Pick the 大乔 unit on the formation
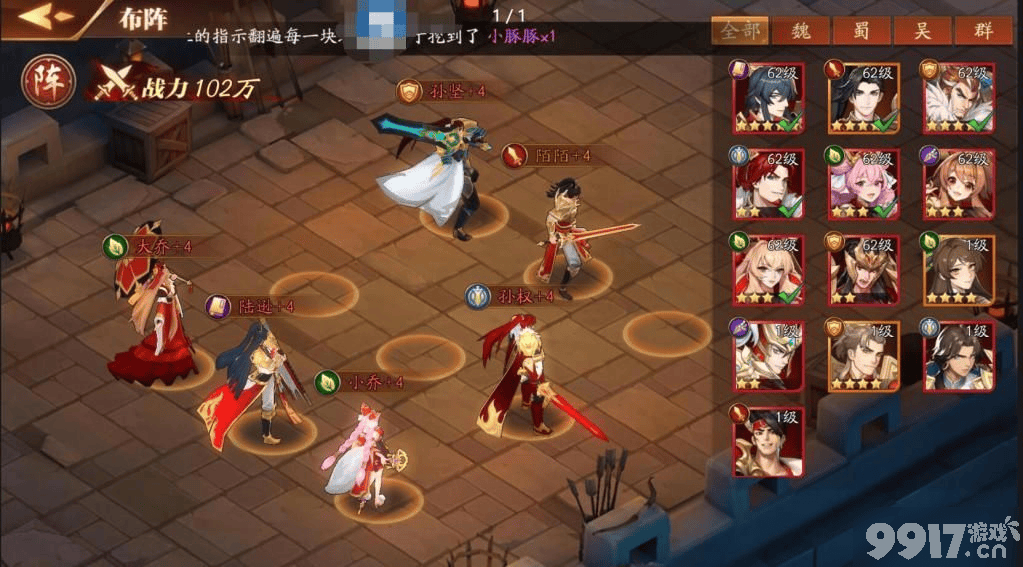 (x=150, y=320)
